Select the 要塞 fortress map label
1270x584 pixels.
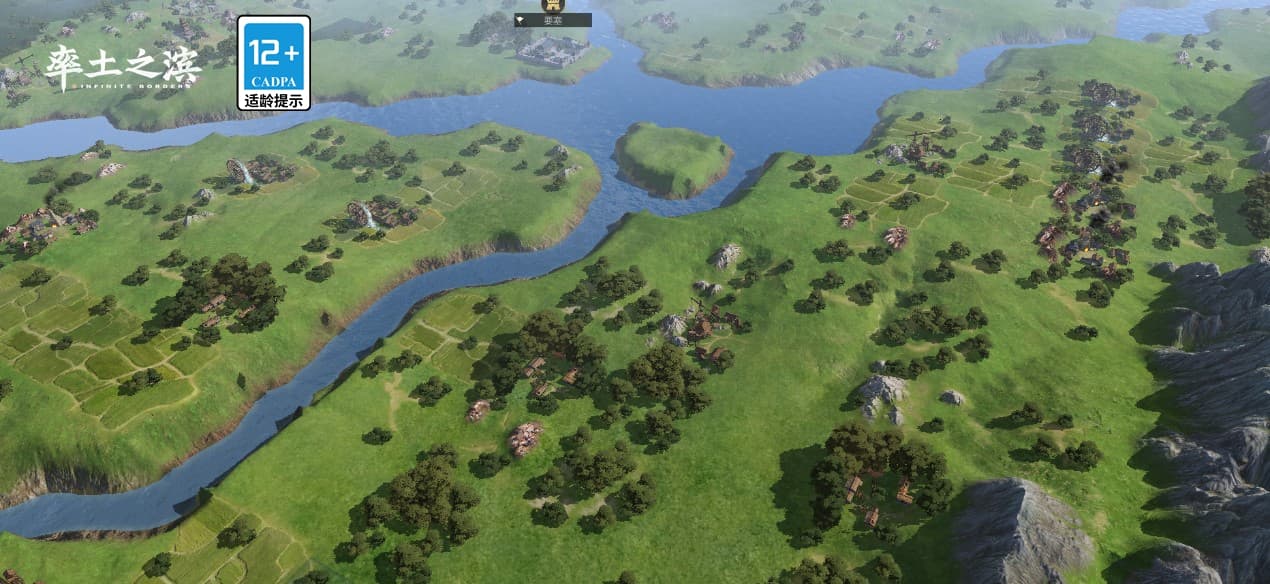point(552,19)
